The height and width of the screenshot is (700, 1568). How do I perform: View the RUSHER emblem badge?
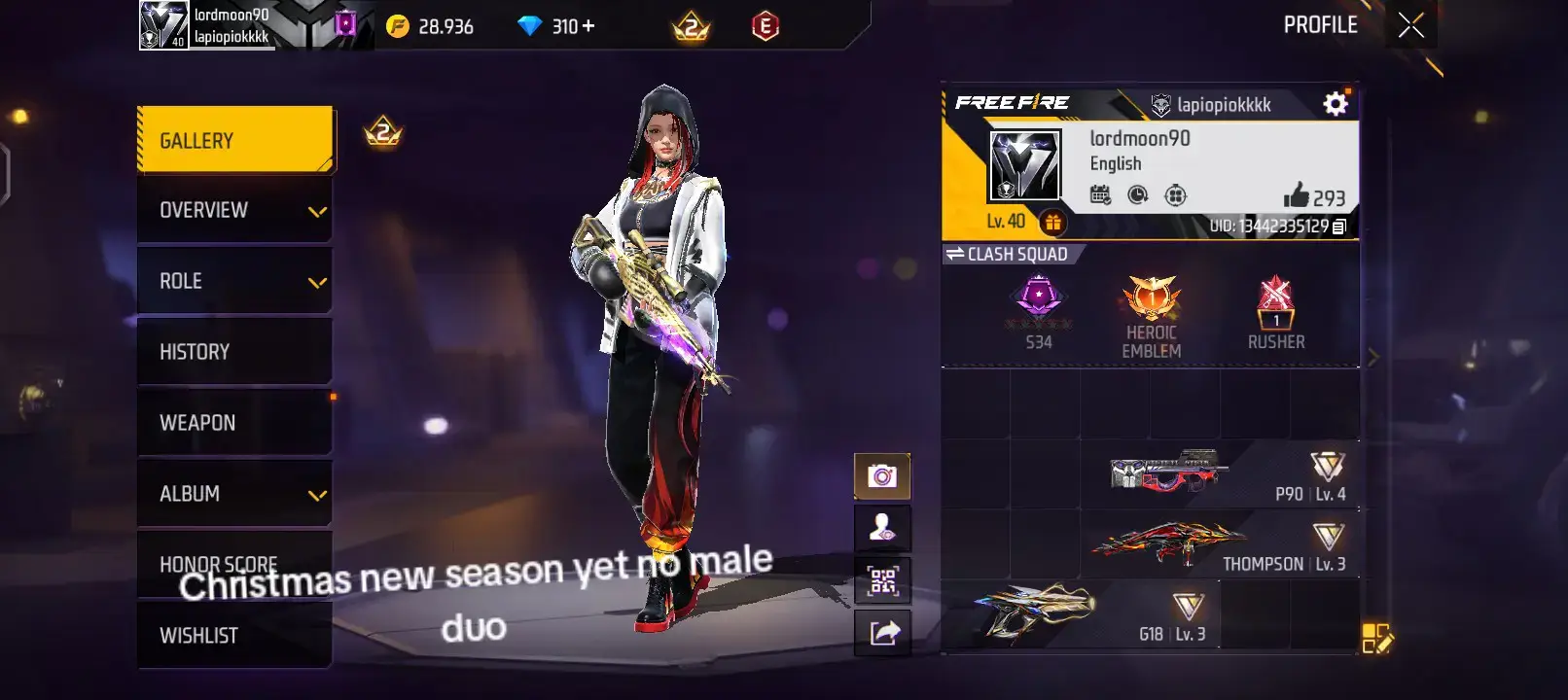(1277, 306)
